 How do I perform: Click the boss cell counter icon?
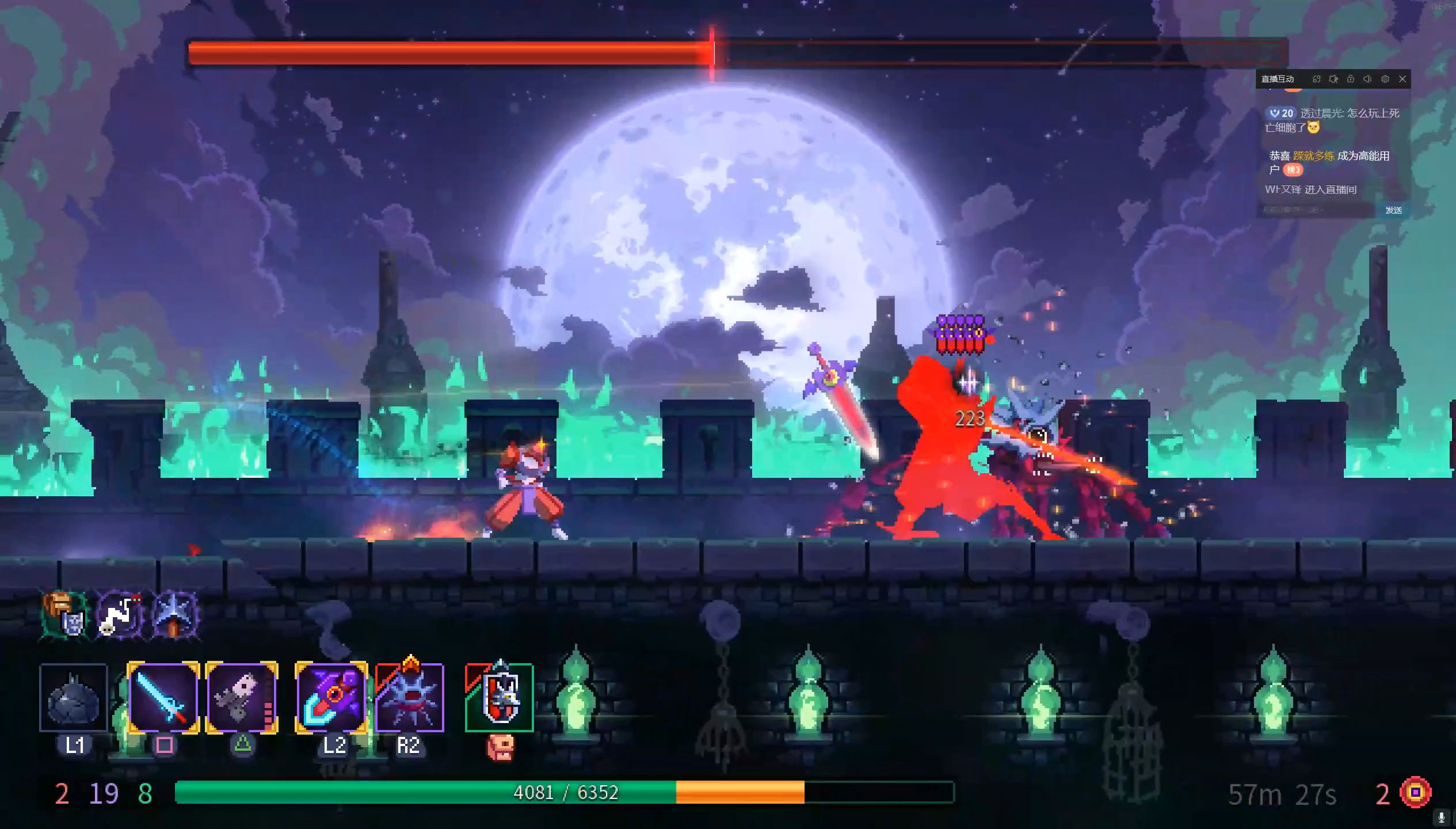[x=1416, y=793]
